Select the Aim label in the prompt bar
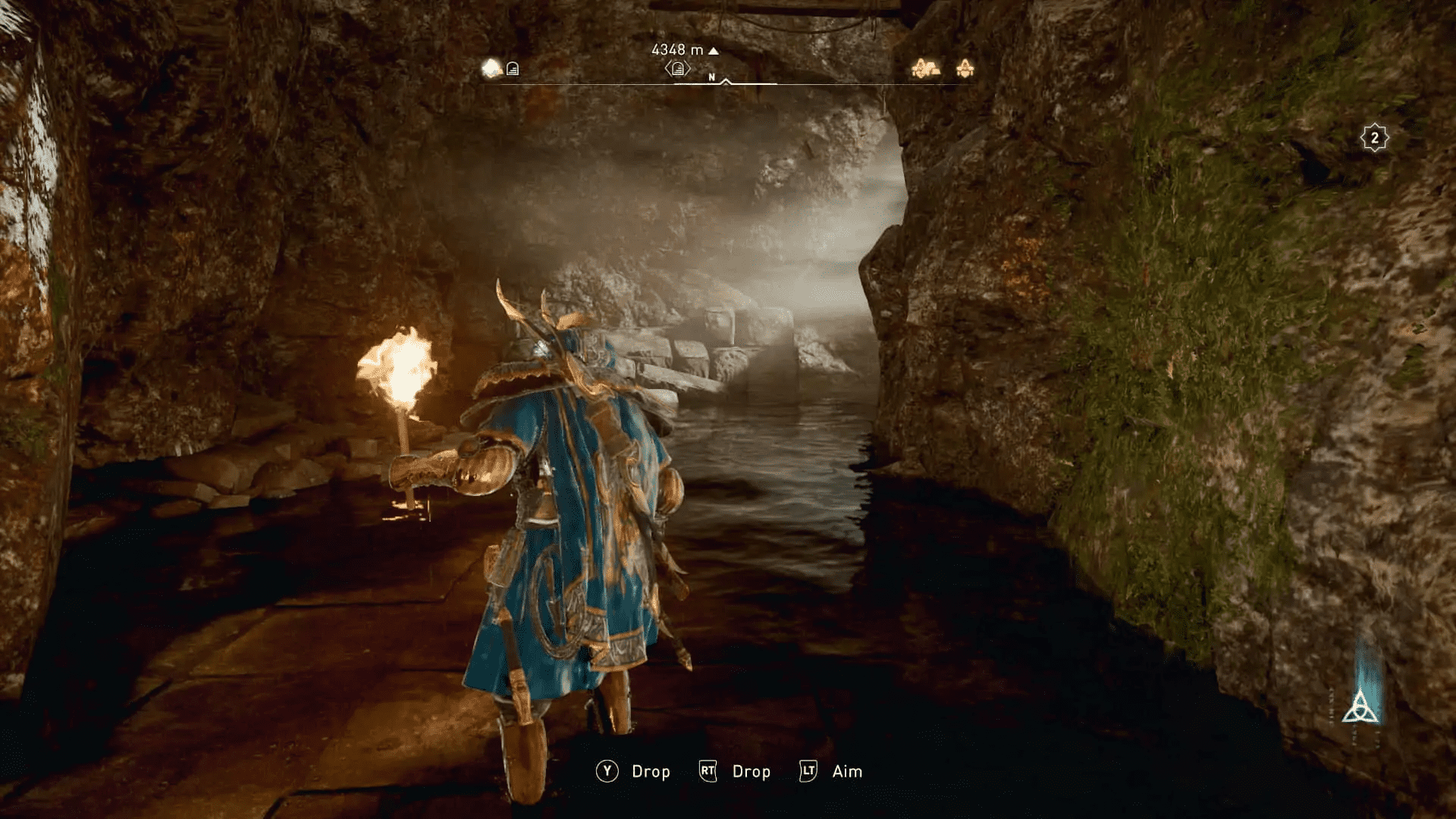 pos(847,771)
